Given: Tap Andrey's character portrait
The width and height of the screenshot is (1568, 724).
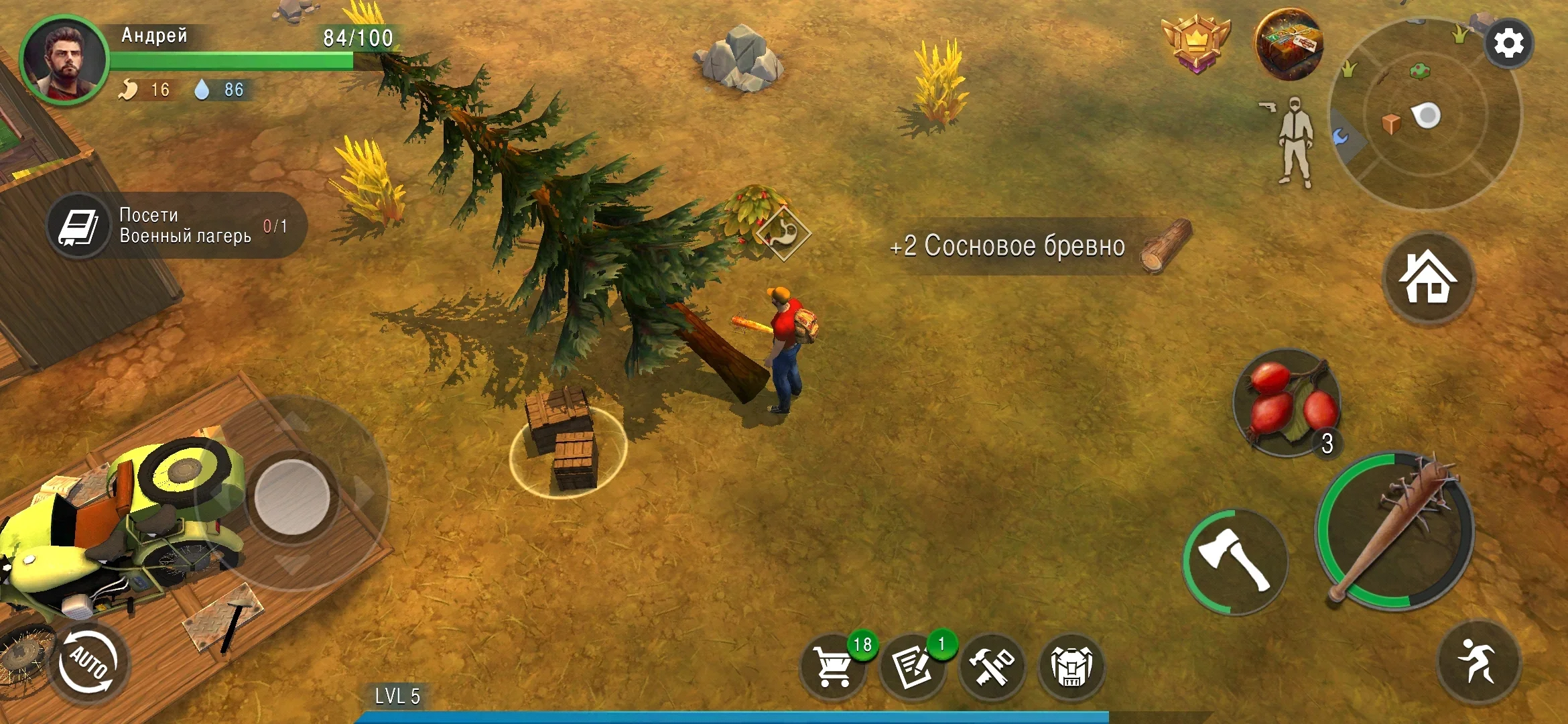Looking at the screenshot, I should [64, 60].
